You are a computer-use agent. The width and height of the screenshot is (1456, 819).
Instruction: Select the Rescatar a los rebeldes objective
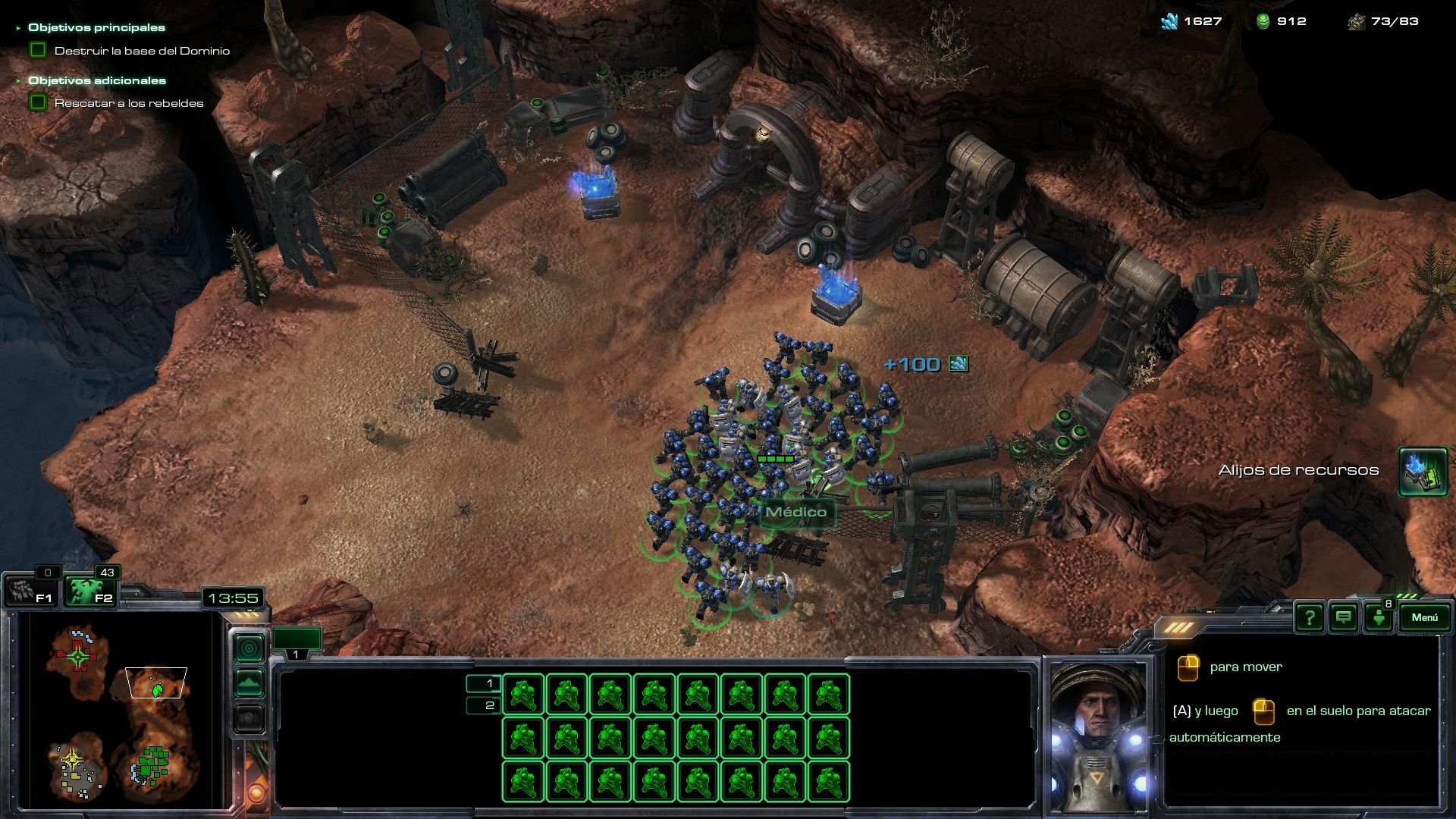pyautogui.click(x=128, y=103)
